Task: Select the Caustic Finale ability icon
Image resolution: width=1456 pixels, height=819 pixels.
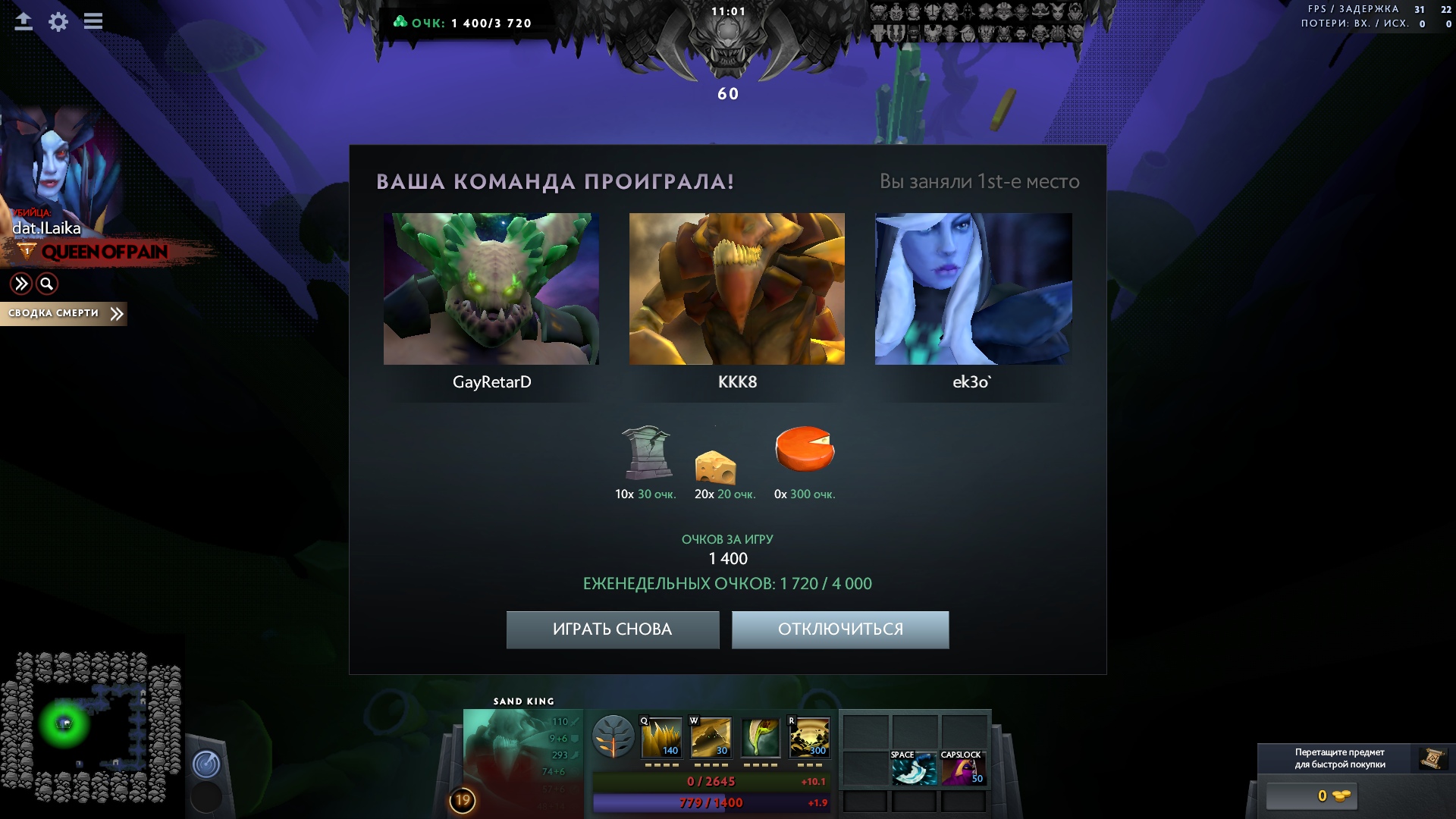Action: [x=760, y=737]
